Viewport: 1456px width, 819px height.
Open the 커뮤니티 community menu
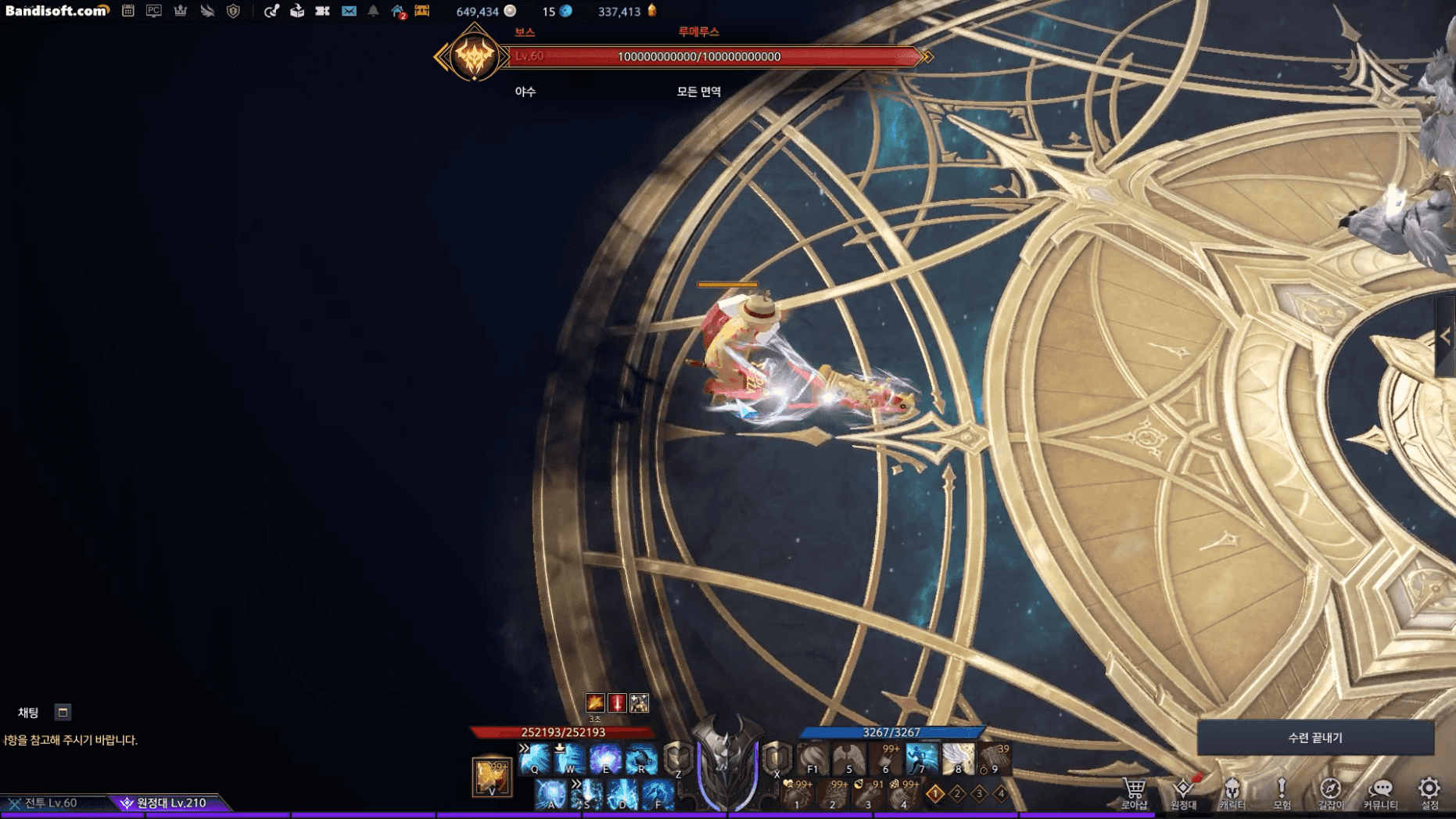(x=1380, y=792)
